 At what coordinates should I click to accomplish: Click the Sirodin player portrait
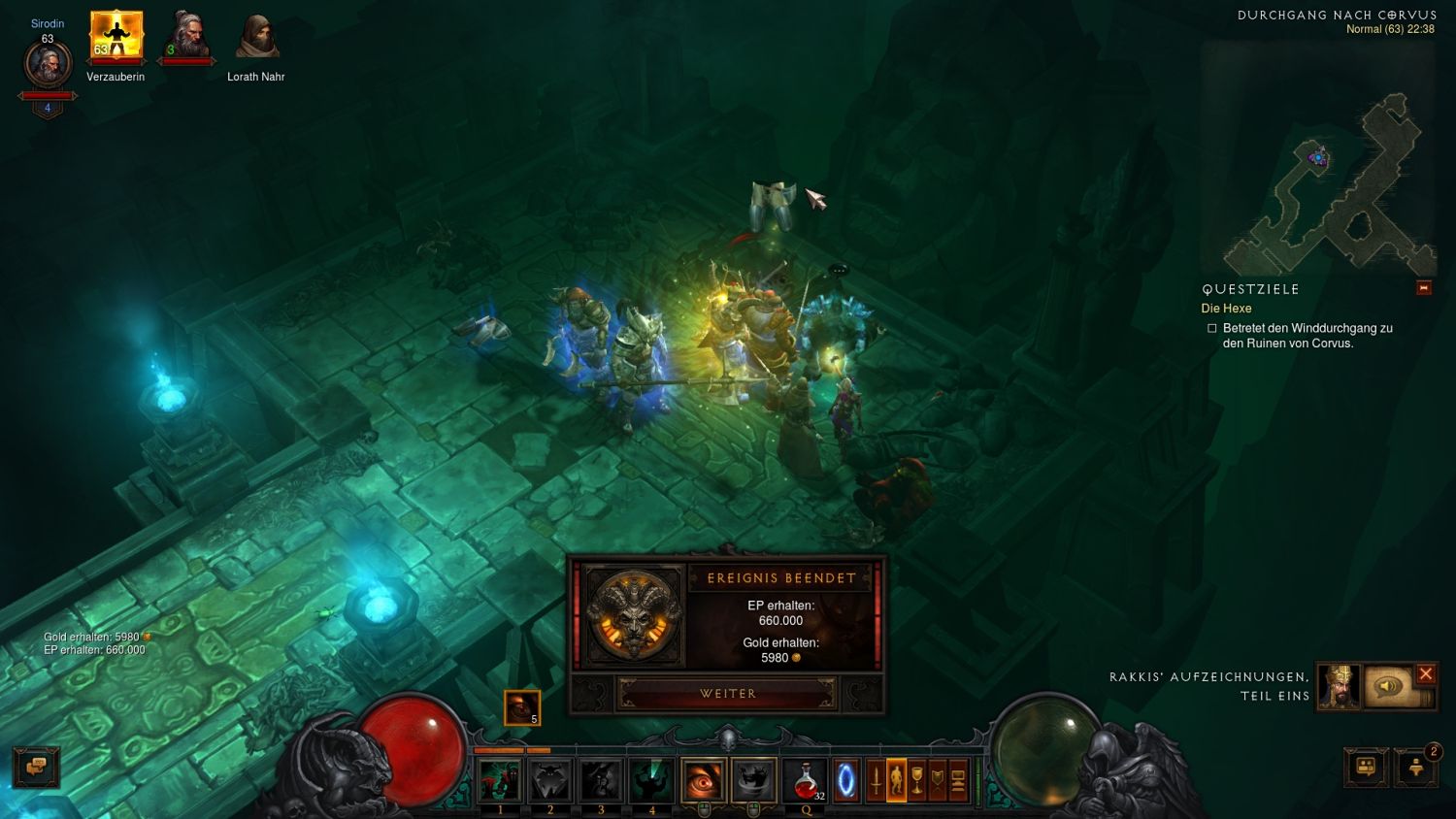point(48,65)
